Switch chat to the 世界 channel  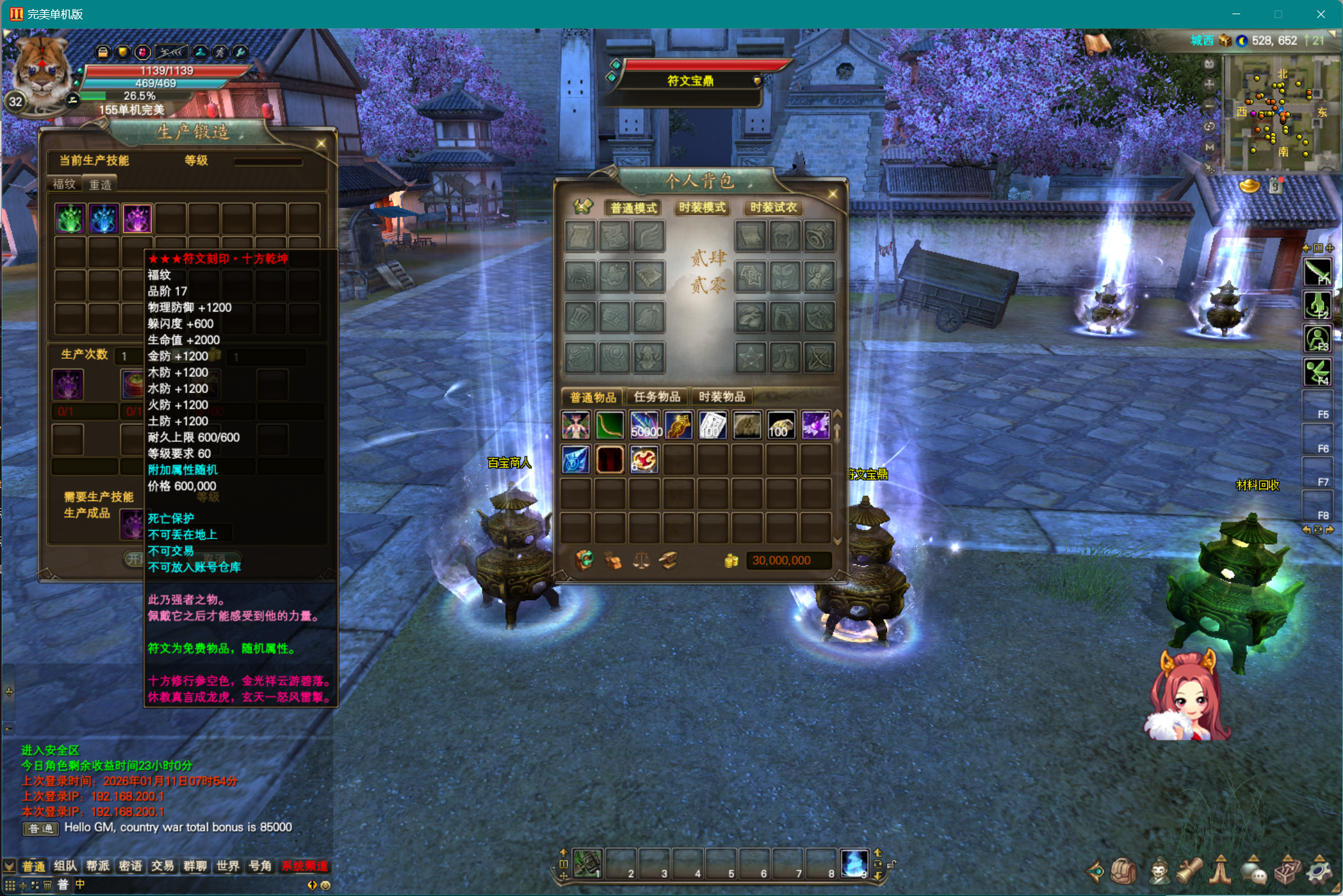point(228,866)
